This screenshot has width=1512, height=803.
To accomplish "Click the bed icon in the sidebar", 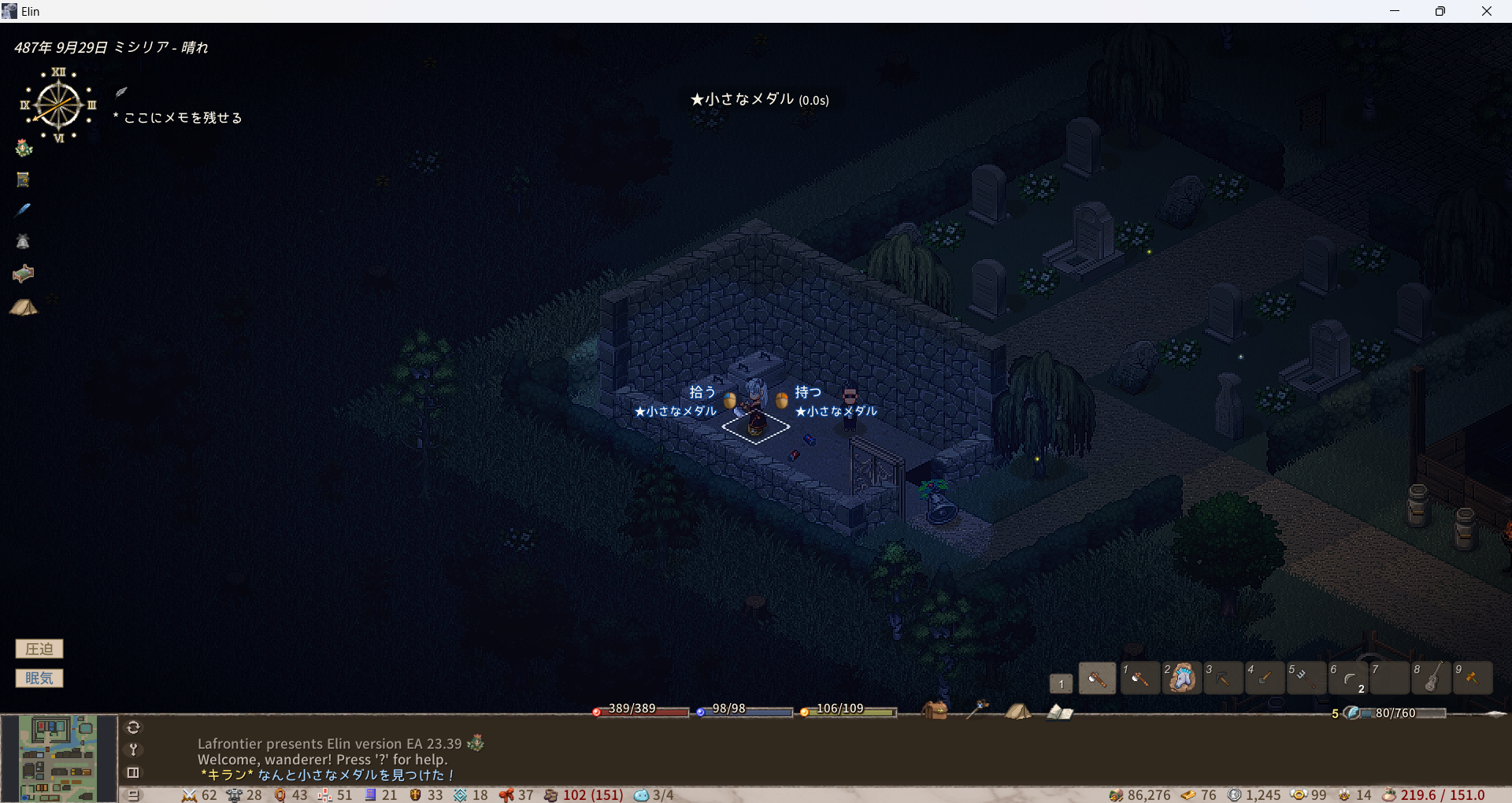I will pos(24,273).
